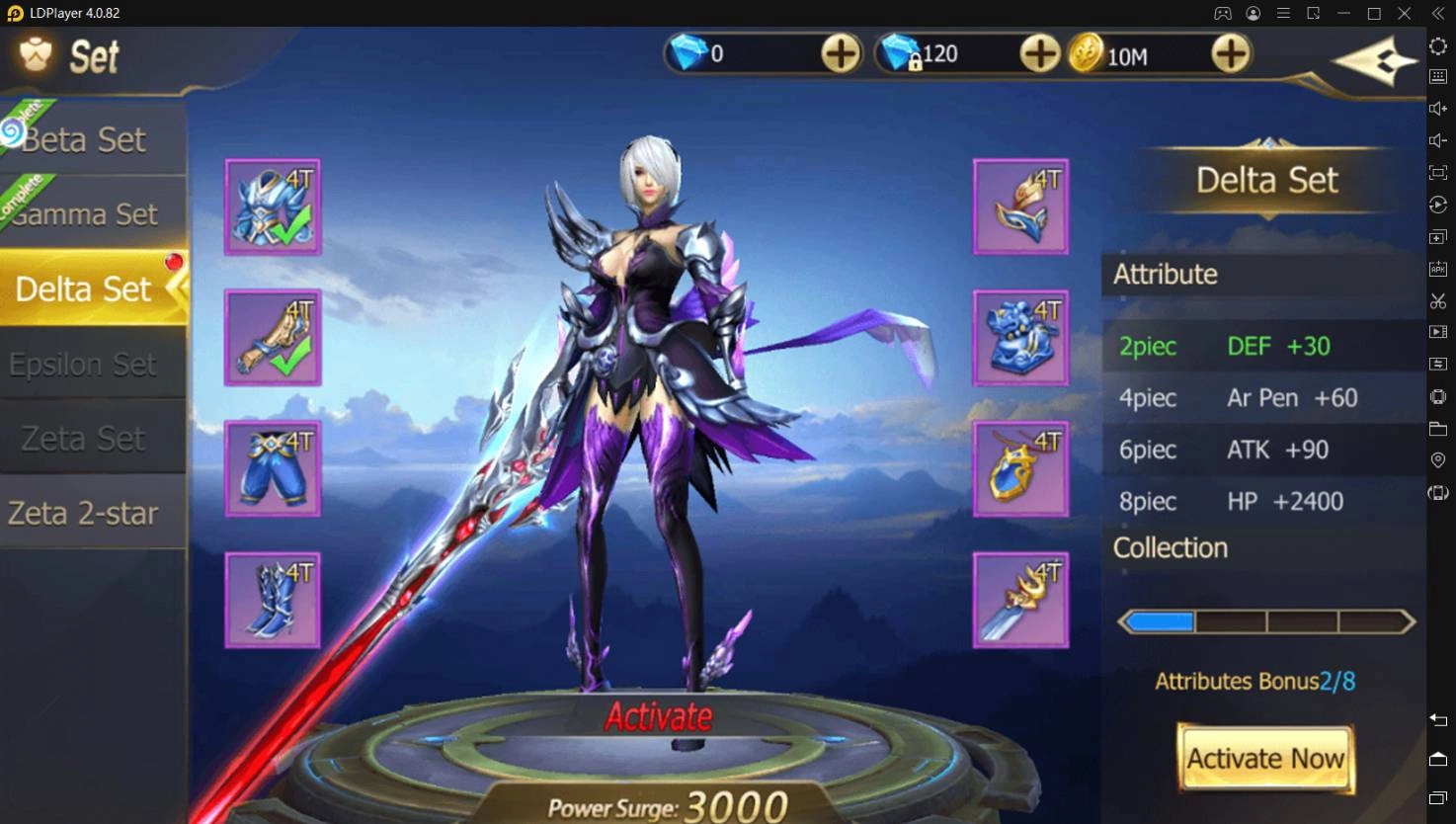Viewport: 1456px width, 824px height.
Task: Select the equipped armor piece with green checkmark
Action: (272, 206)
